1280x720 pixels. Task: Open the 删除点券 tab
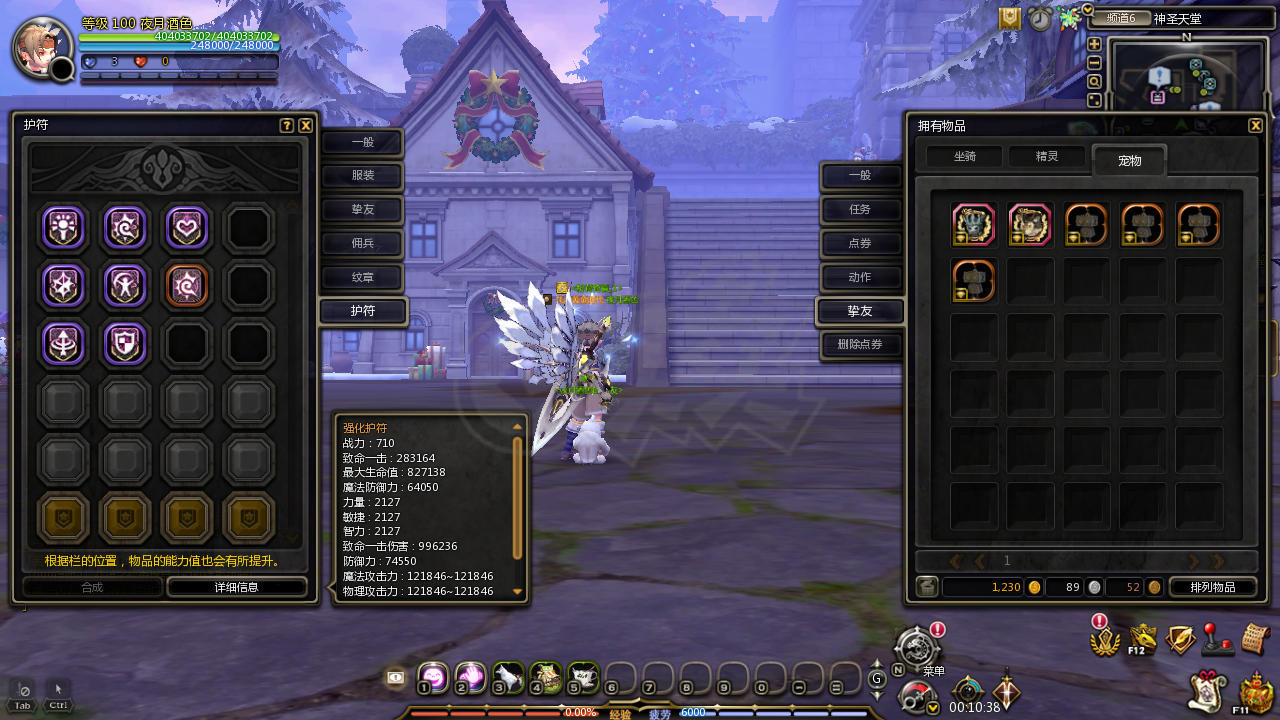coord(860,345)
